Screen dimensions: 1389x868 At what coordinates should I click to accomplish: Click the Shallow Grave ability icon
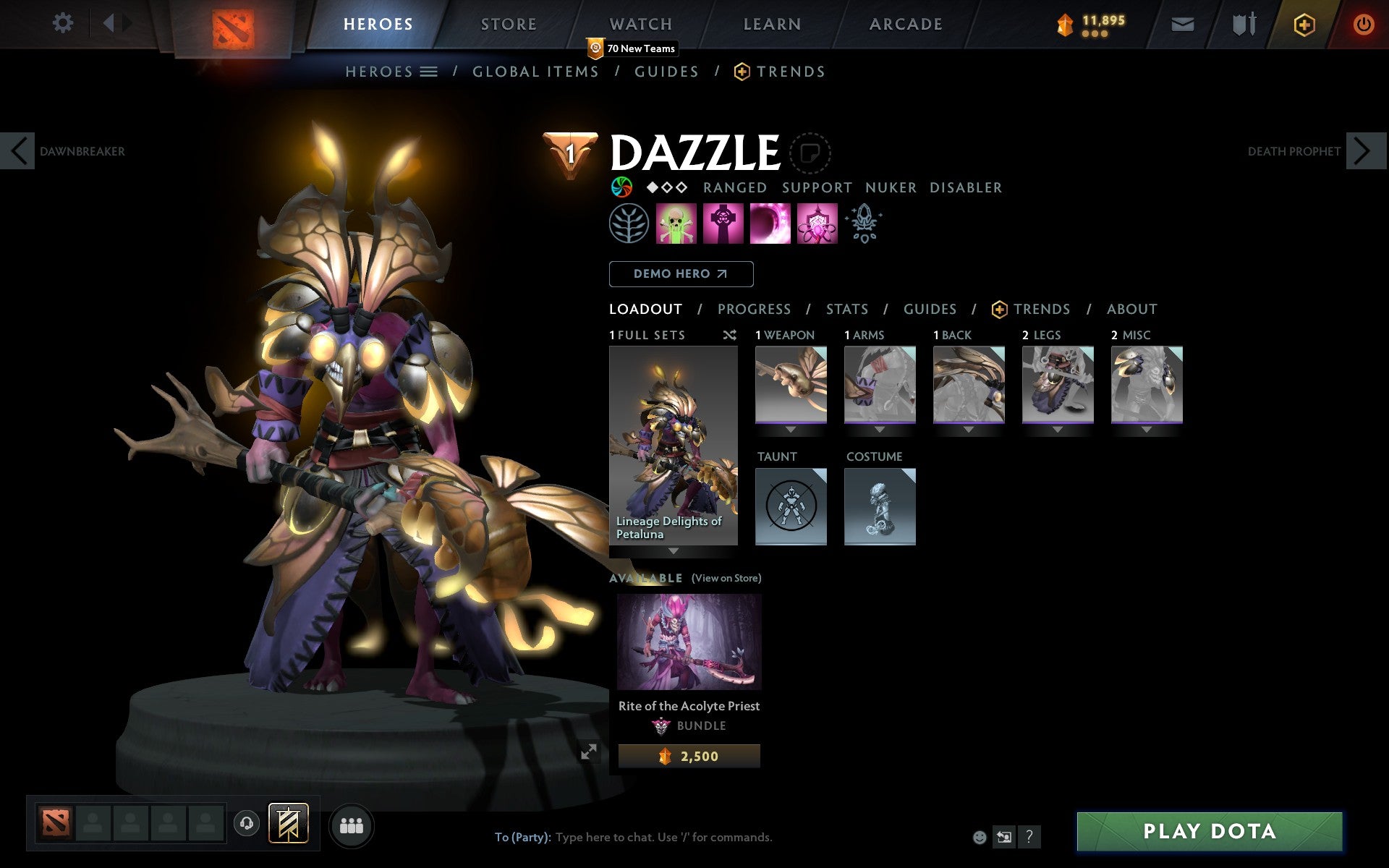tap(723, 223)
